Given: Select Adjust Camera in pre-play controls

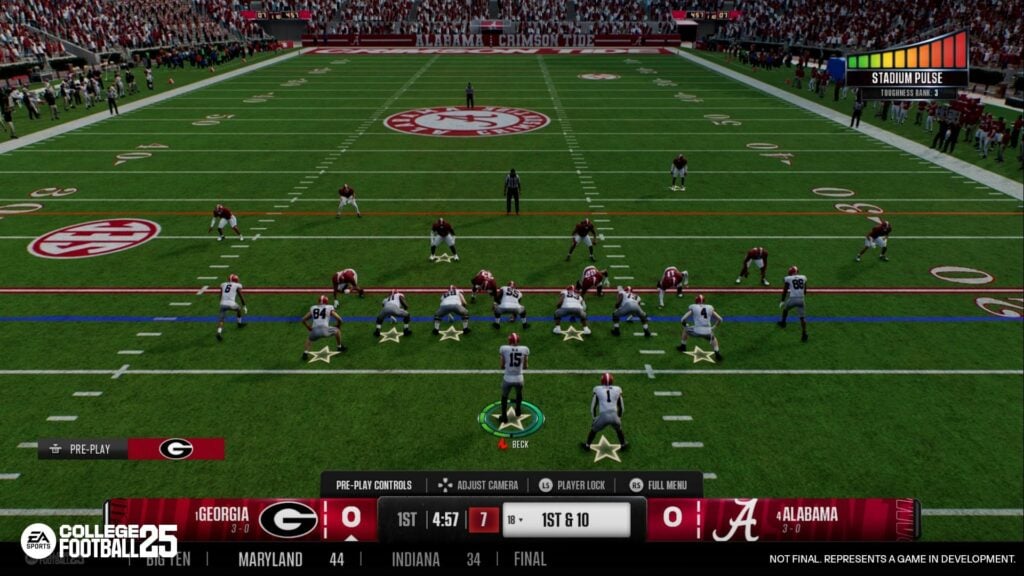Looking at the screenshot, I should pyautogui.click(x=478, y=485).
